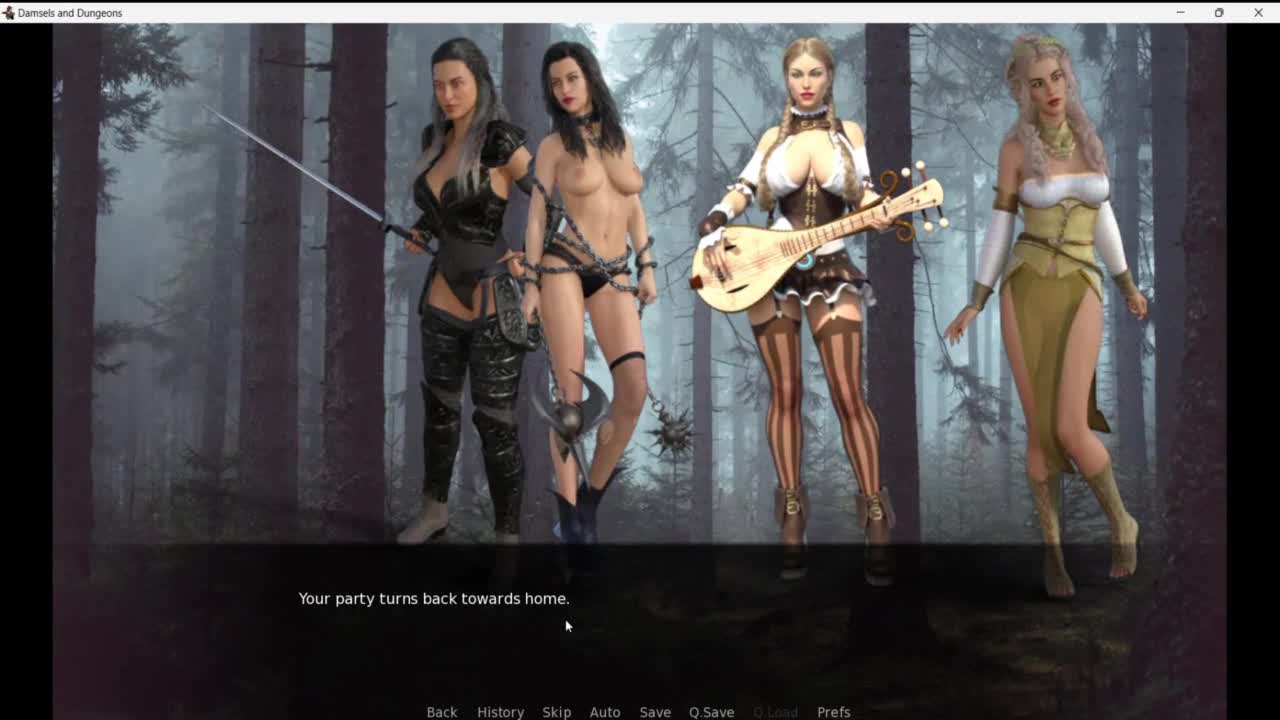Viewport: 1280px width, 720px height.
Task: Toggle Auto advance mode
Action: (604, 712)
